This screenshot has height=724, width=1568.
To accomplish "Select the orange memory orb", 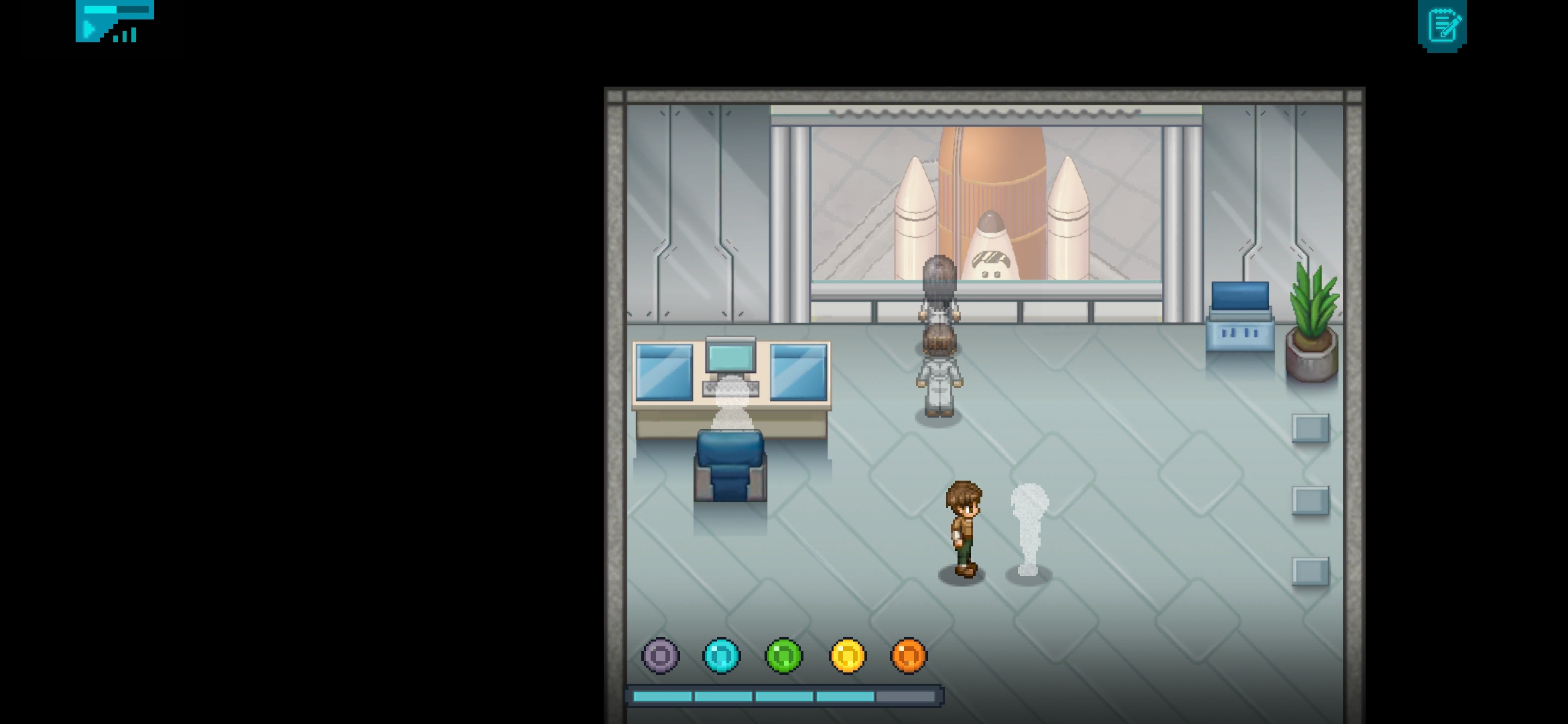I will coord(909,655).
